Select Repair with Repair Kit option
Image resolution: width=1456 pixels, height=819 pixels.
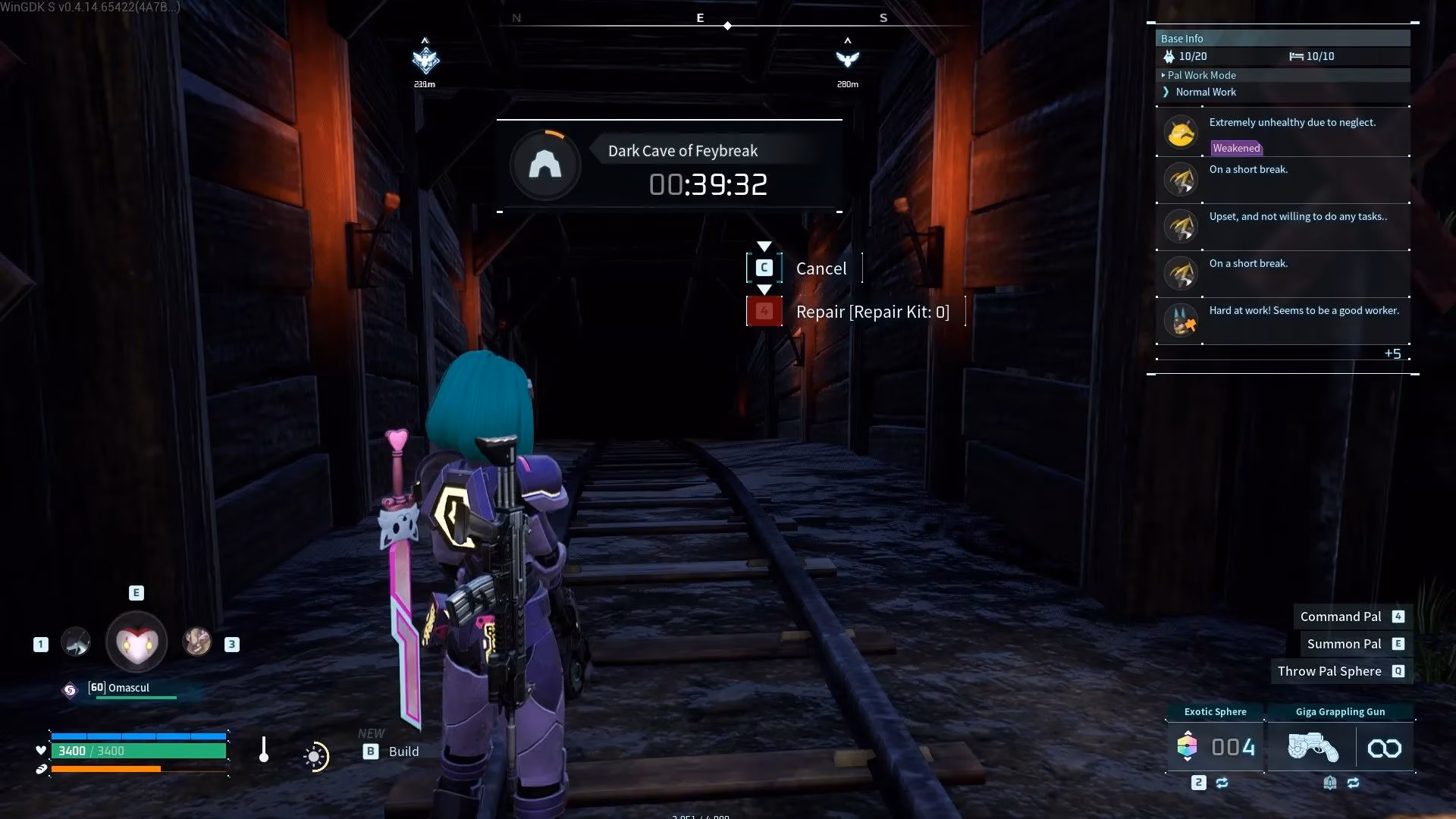pos(871,312)
